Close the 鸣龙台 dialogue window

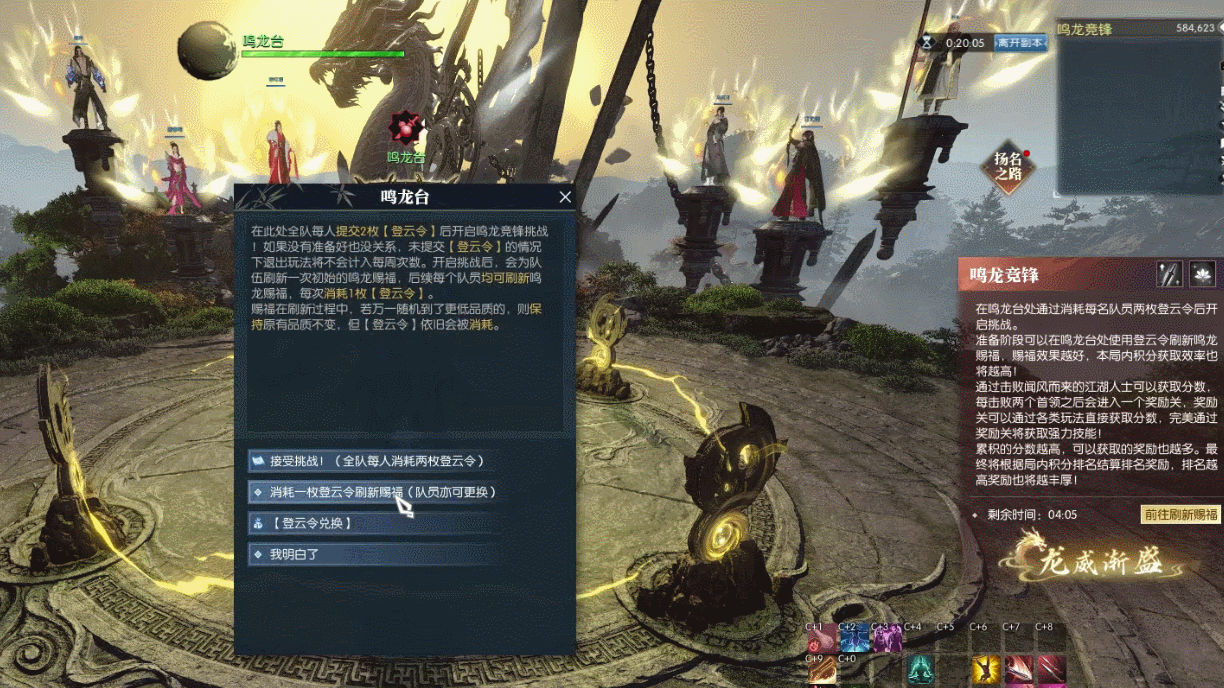565,198
